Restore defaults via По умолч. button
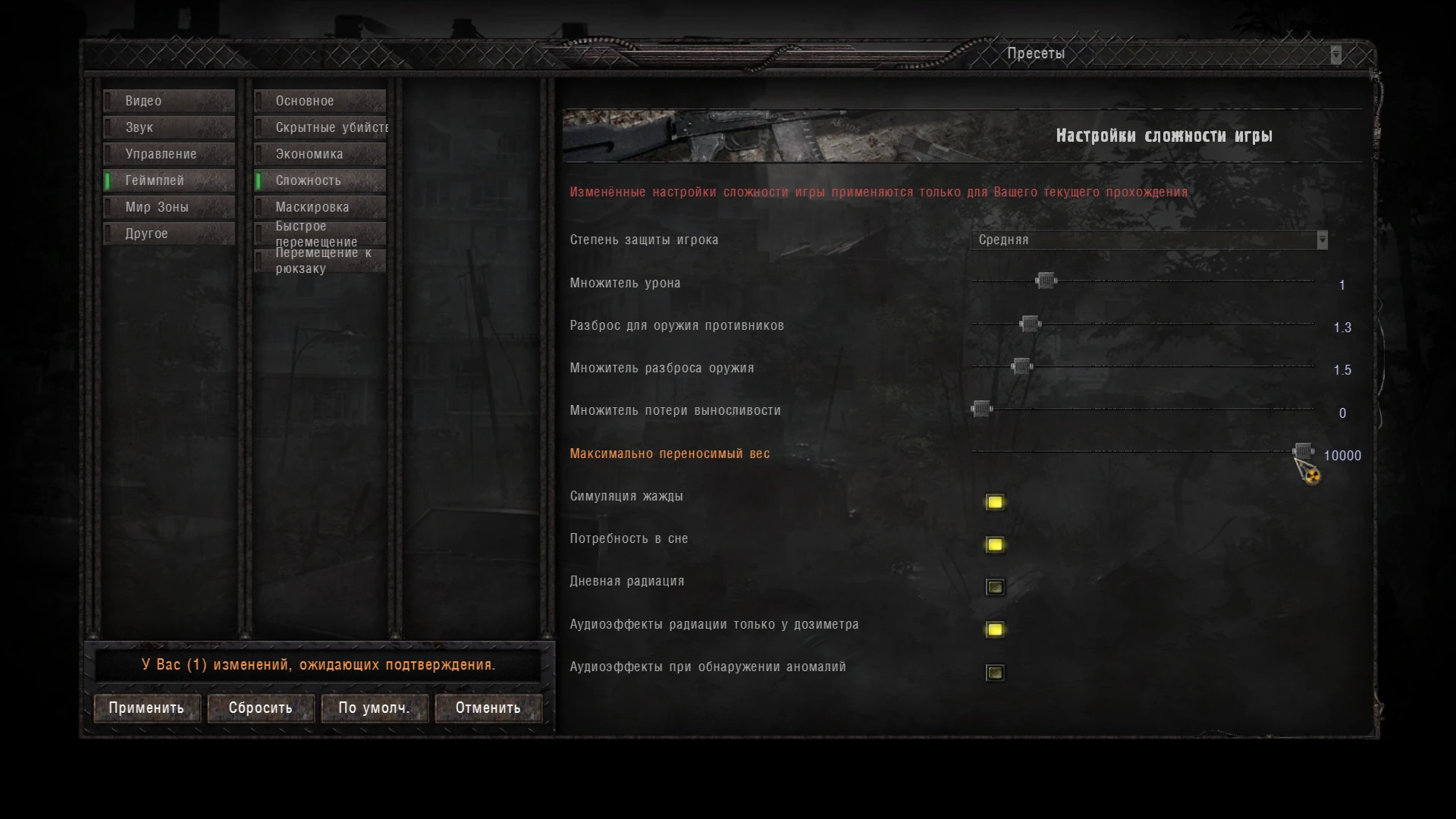This screenshot has width=1456, height=819. (x=374, y=708)
